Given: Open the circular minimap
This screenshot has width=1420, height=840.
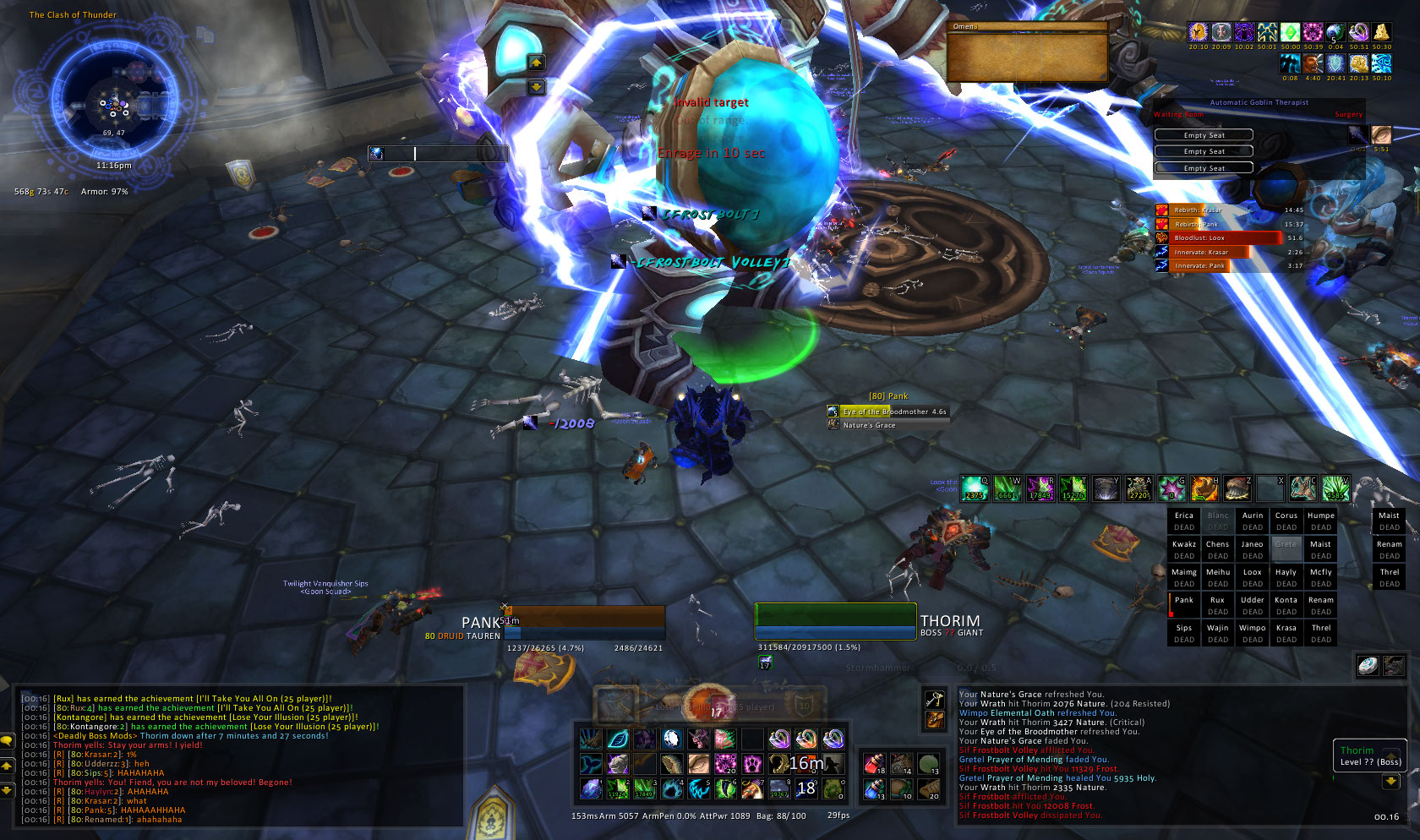Looking at the screenshot, I should (x=113, y=103).
